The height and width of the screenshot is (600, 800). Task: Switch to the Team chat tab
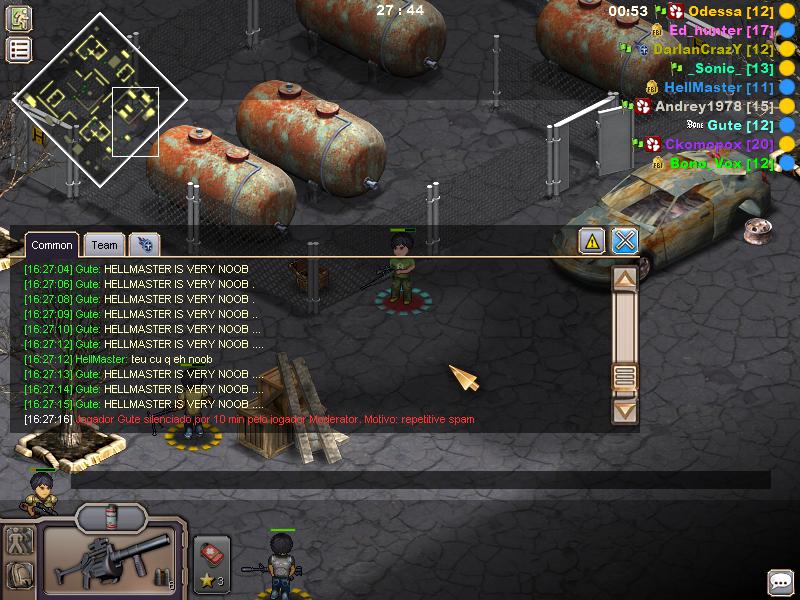point(104,245)
